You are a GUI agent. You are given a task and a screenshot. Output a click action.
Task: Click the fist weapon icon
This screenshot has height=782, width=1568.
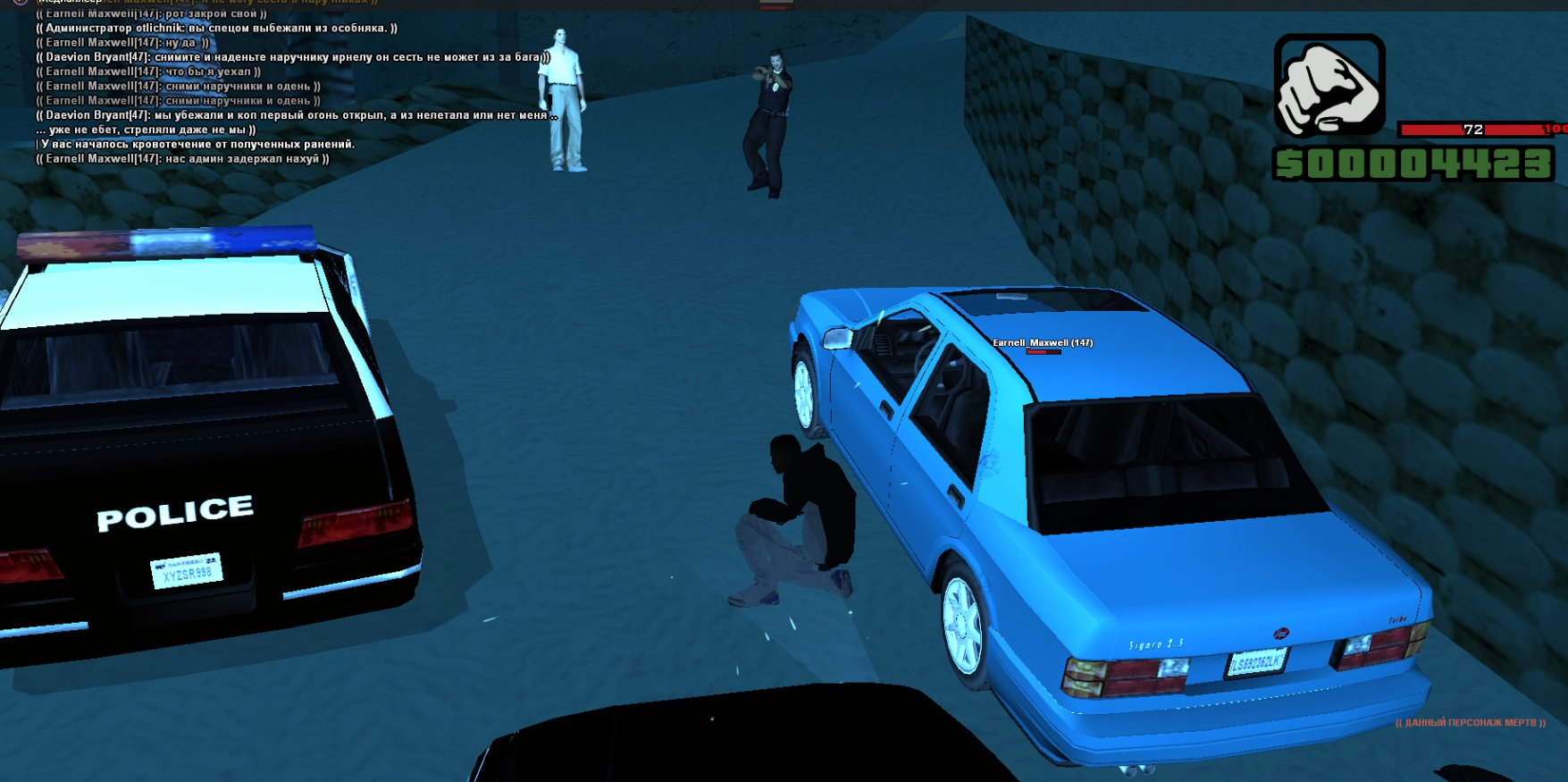[x=1329, y=86]
